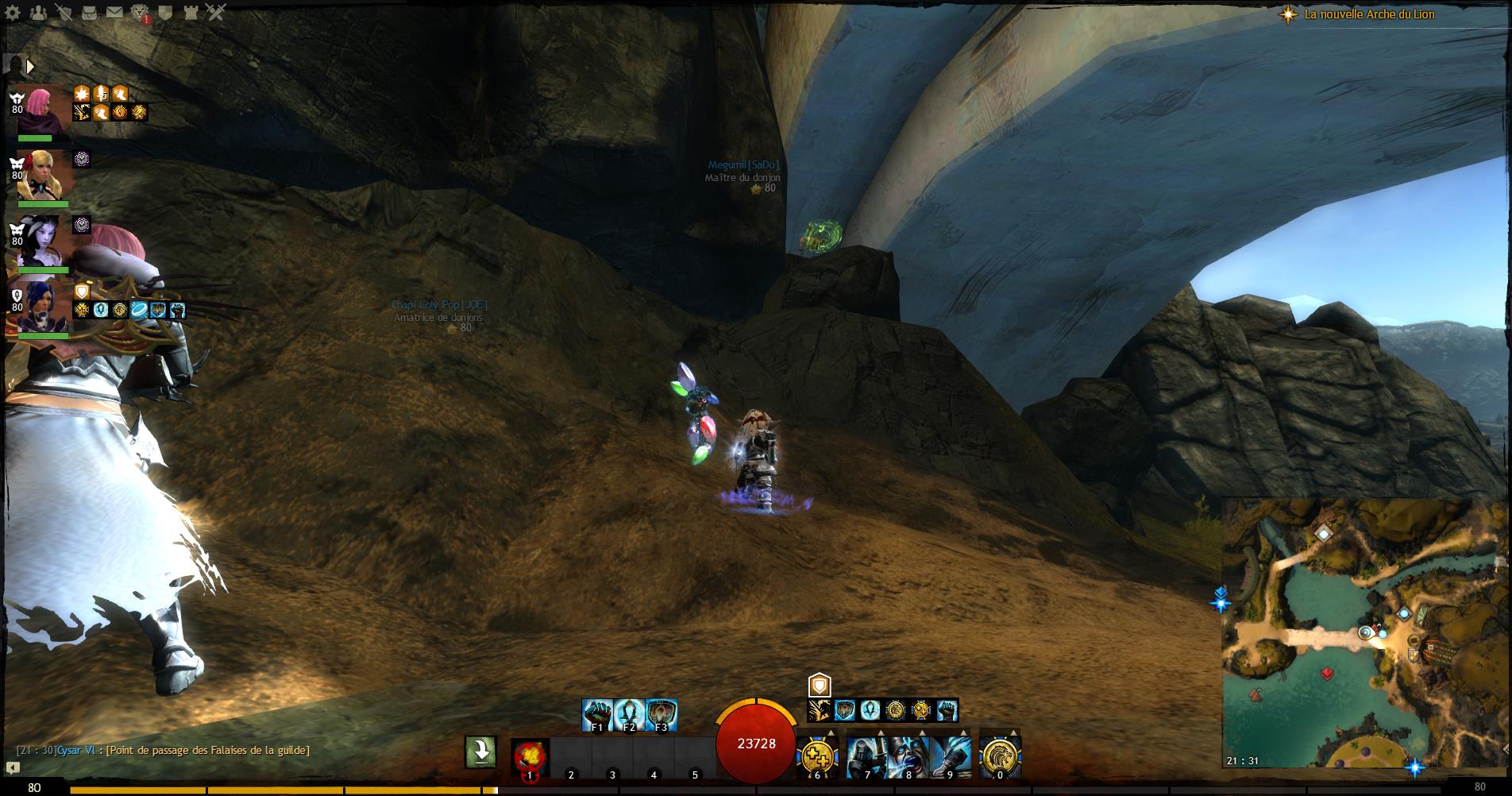The width and height of the screenshot is (1512, 796).
Task: Open the mail envelope icon
Action: 114,12
